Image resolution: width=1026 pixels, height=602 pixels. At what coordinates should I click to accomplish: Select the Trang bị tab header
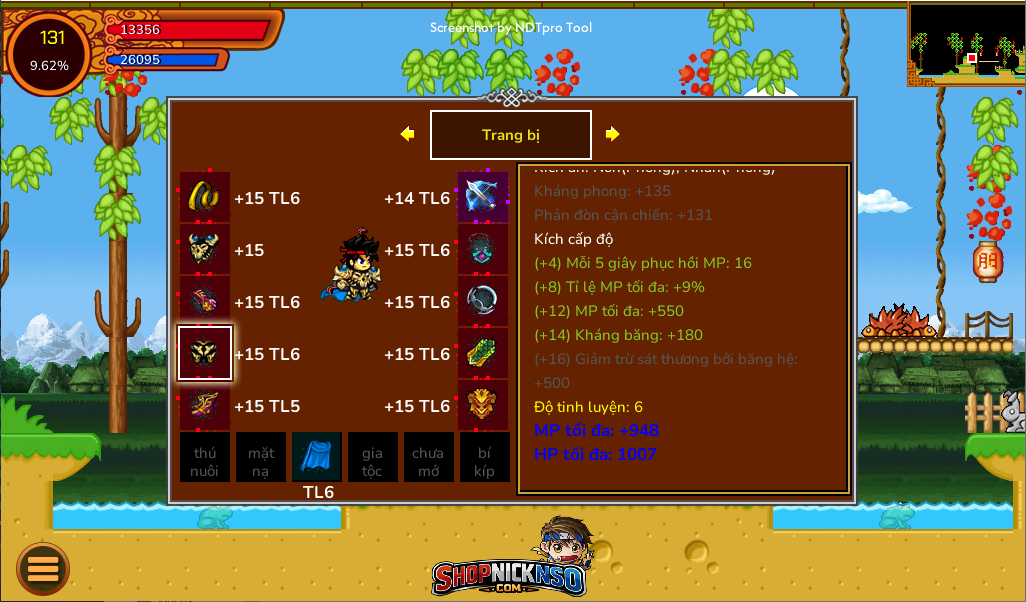point(510,135)
